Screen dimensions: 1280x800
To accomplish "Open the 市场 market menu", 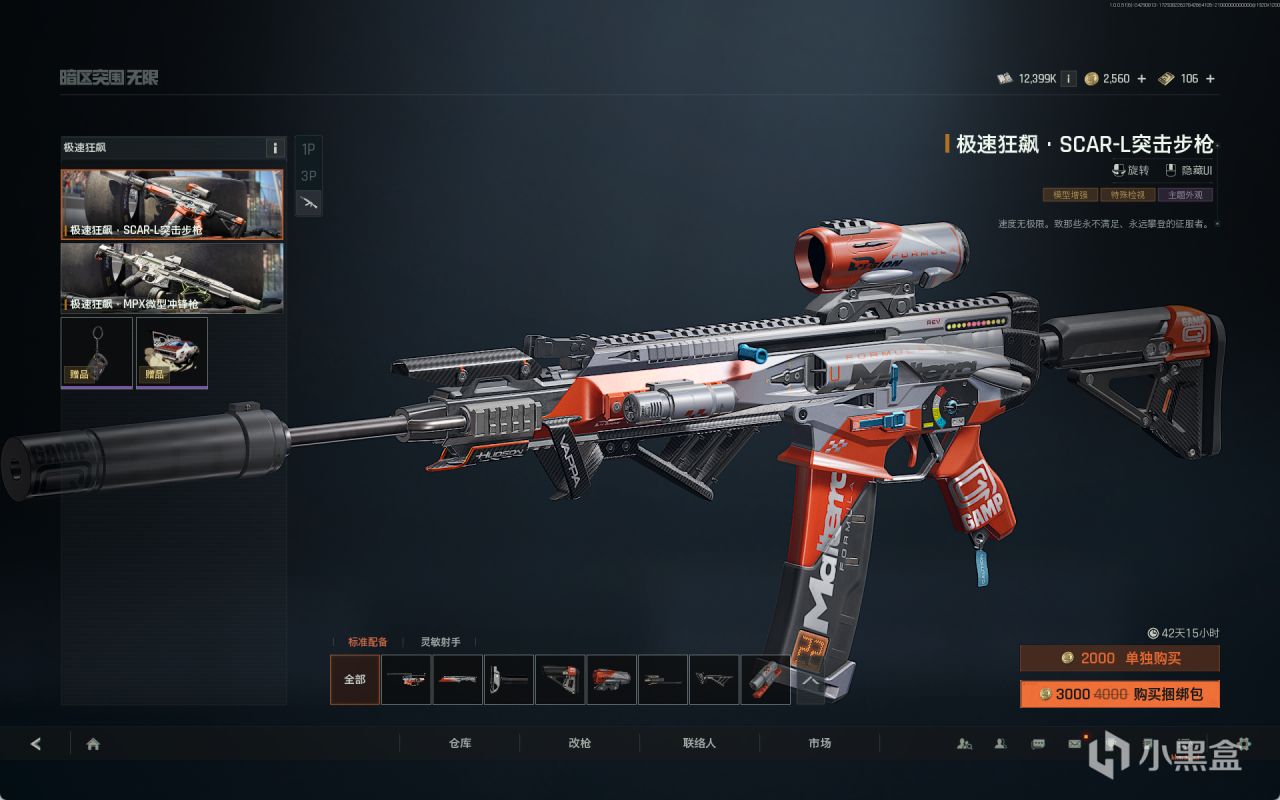I will [x=820, y=743].
